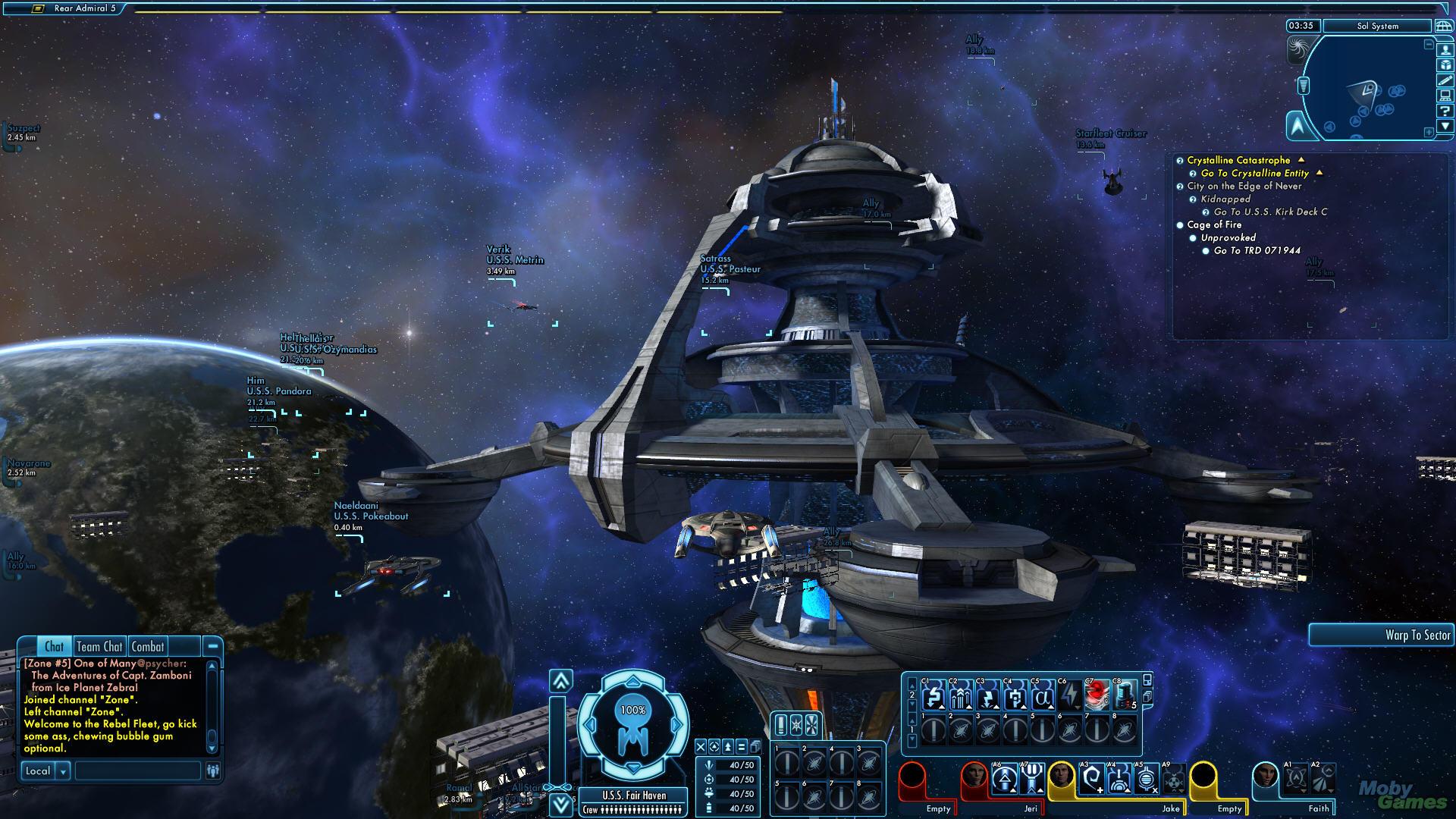
Task: Open the computer/PC icon in sidebar
Action: pyautogui.click(x=1445, y=96)
